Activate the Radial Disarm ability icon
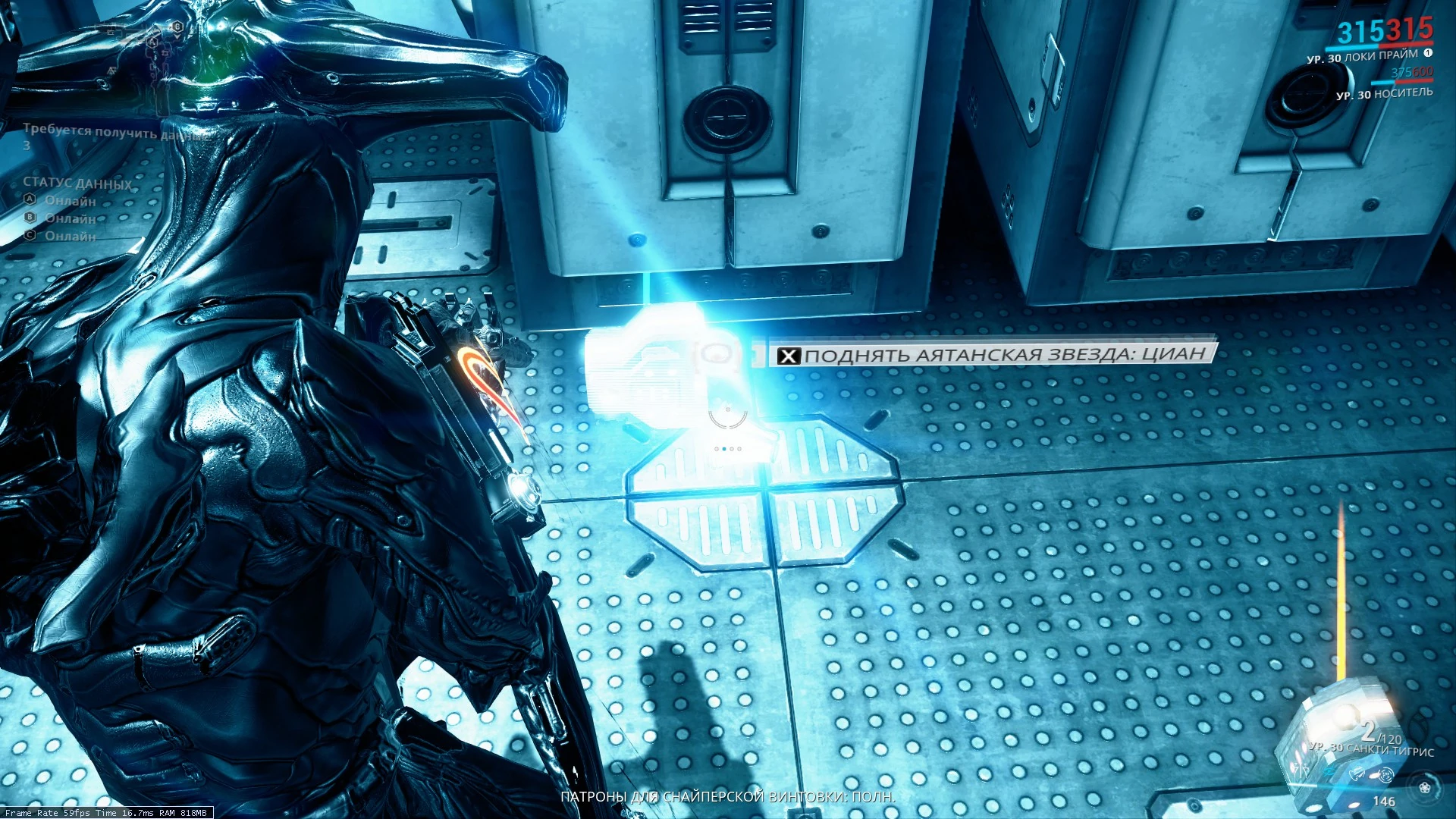This screenshot has width=1456, height=819. pyautogui.click(x=1385, y=774)
